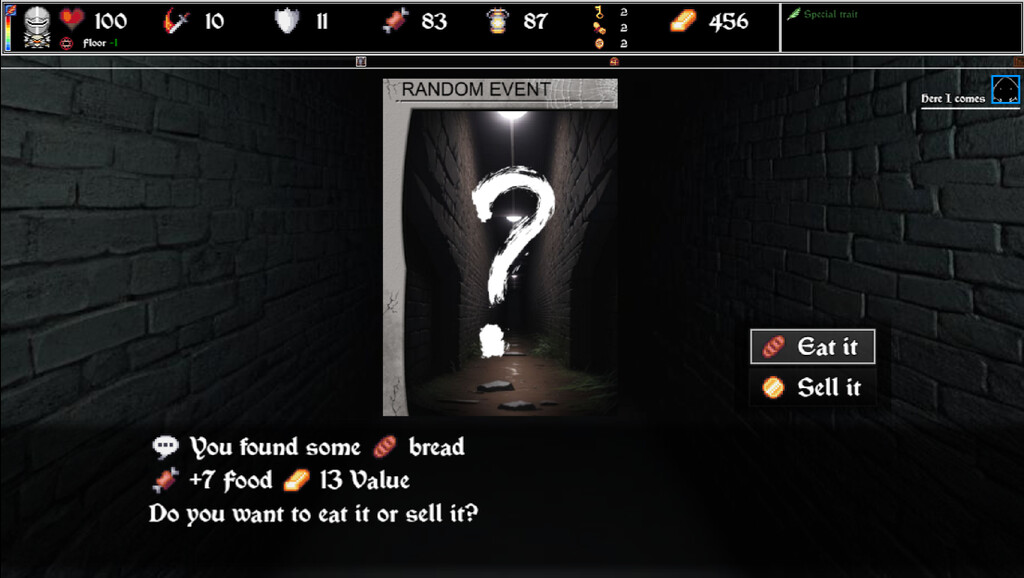Click the knight helmet character portrait
The height and width of the screenshot is (578, 1024).
pos(37,22)
